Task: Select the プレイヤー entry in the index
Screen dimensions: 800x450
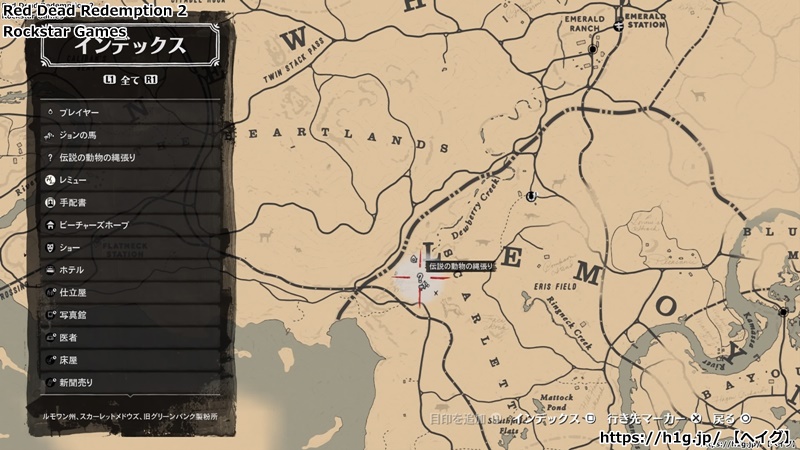Action: [130, 113]
